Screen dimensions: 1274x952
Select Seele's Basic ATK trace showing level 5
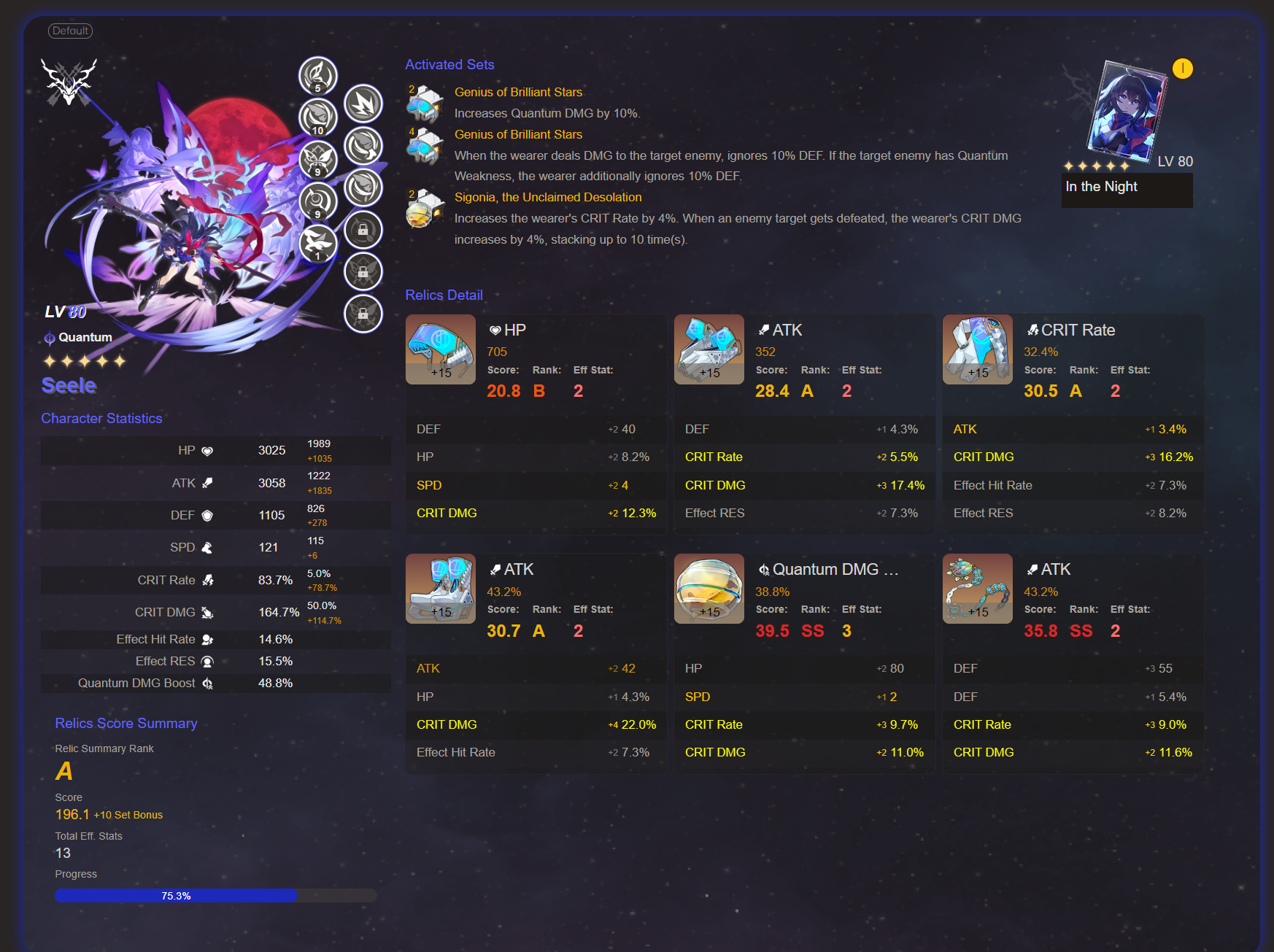pos(317,77)
